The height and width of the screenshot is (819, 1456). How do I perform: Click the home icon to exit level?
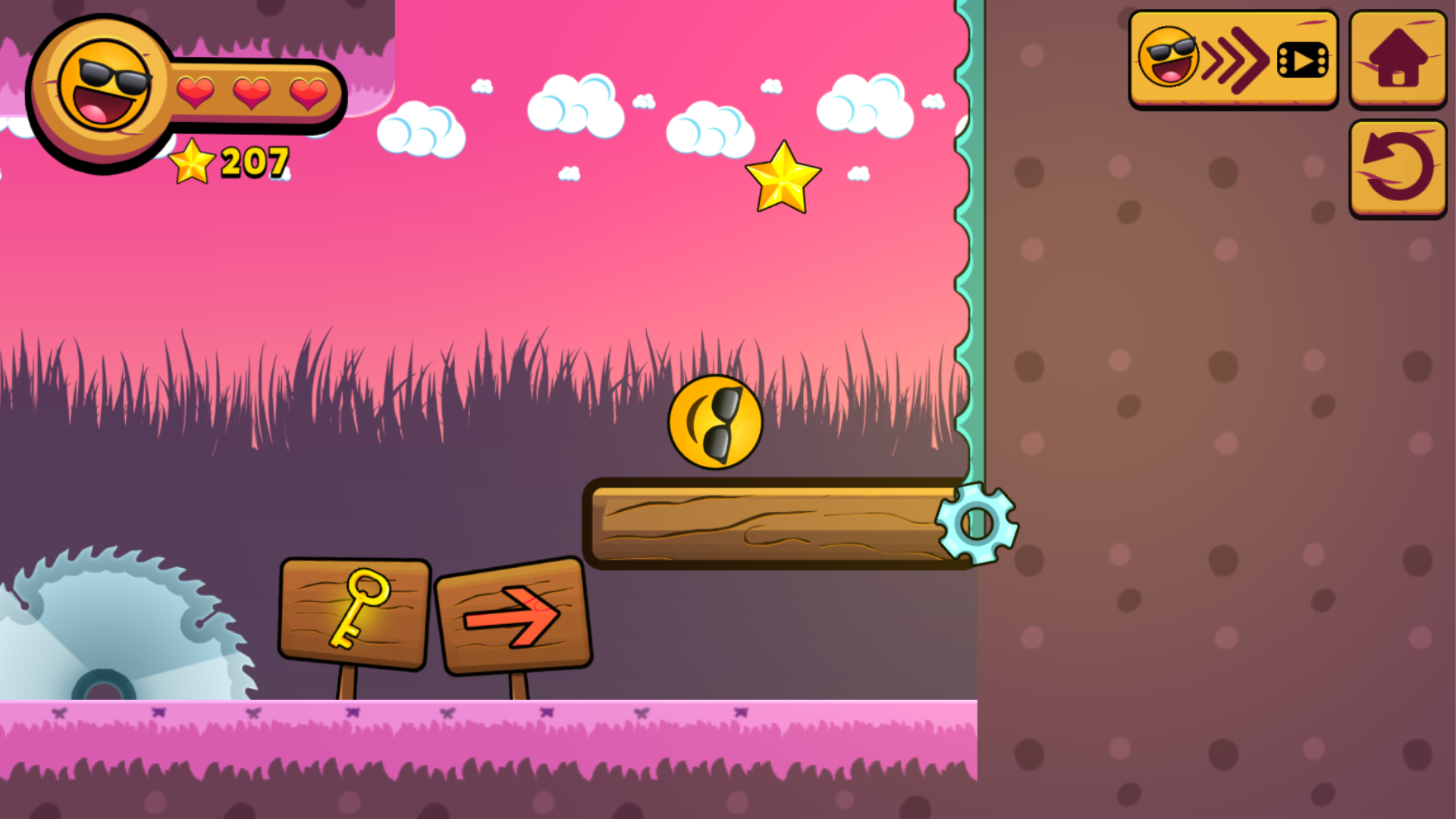(x=1397, y=59)
